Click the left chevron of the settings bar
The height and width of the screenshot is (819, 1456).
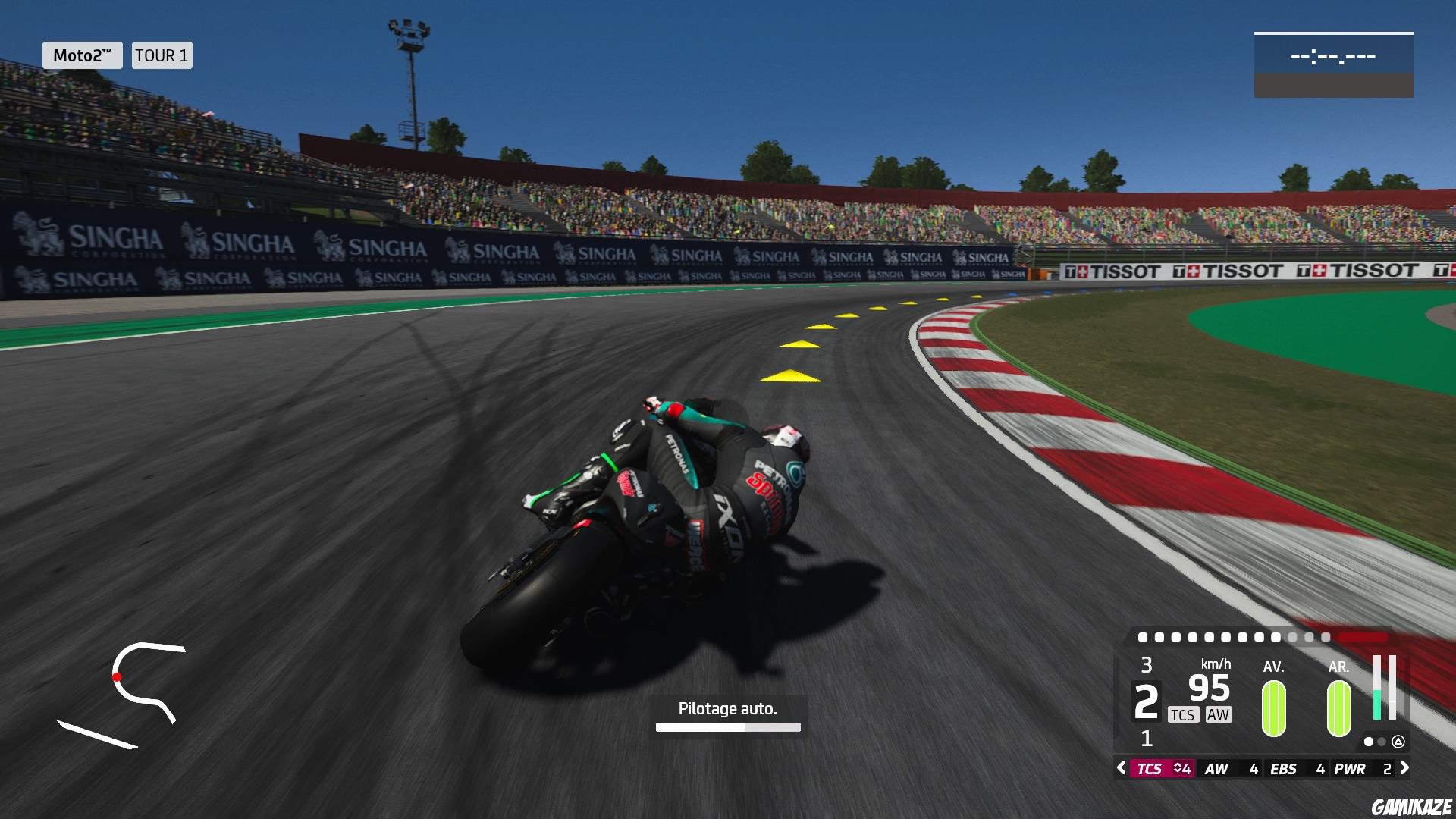[1120, 768]
